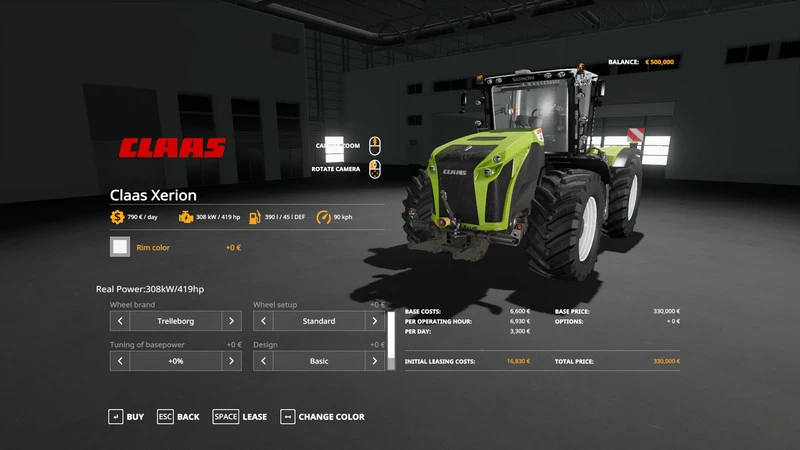800x450 pixels.
Task: Increase the Tuning of basepower value
Action: (x=231, y=361)
